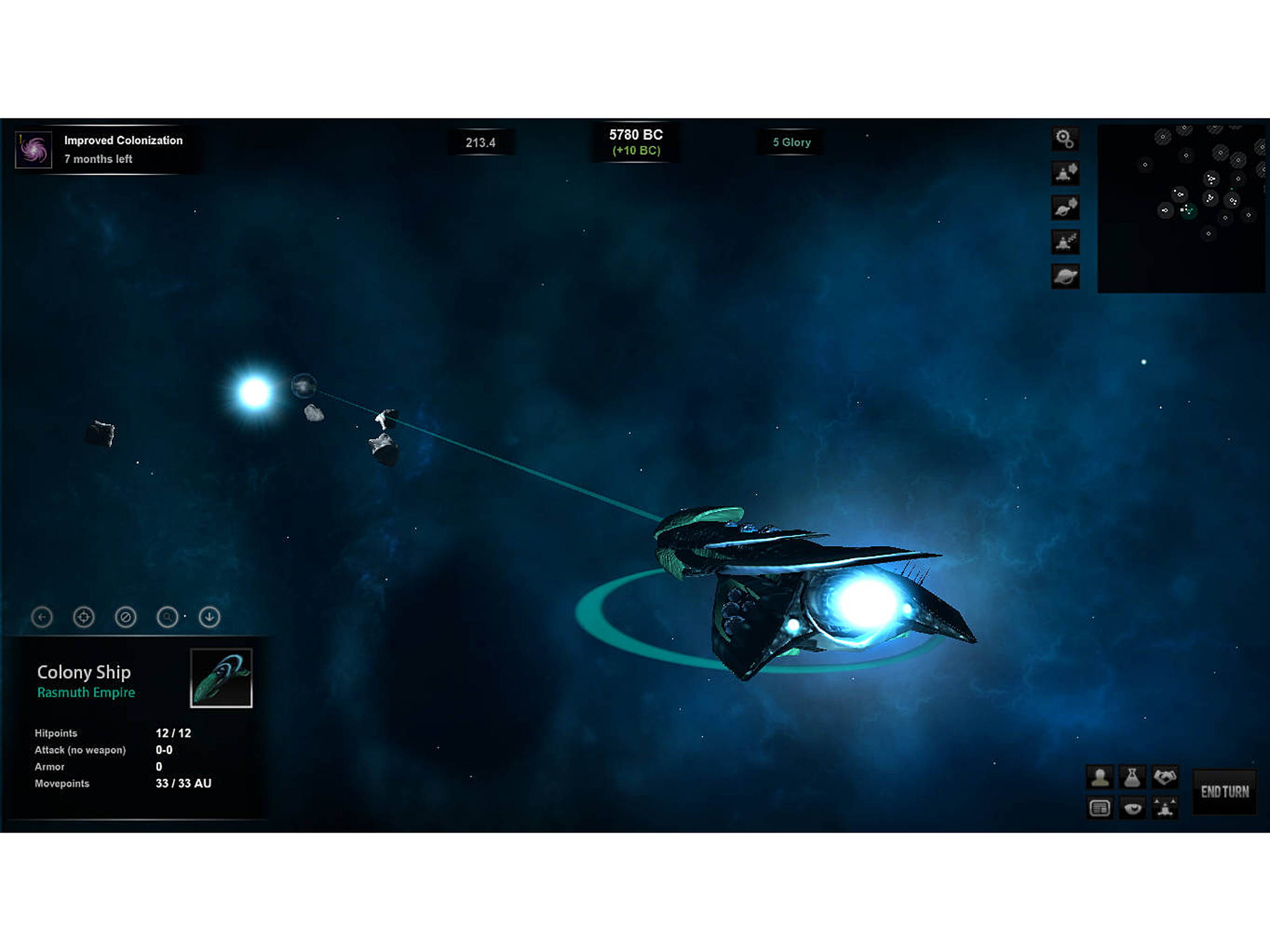The width and height of the screenshot is (1270, 952).
Task: Click the planet production icon with arrow
Action: click(1065, 208)
